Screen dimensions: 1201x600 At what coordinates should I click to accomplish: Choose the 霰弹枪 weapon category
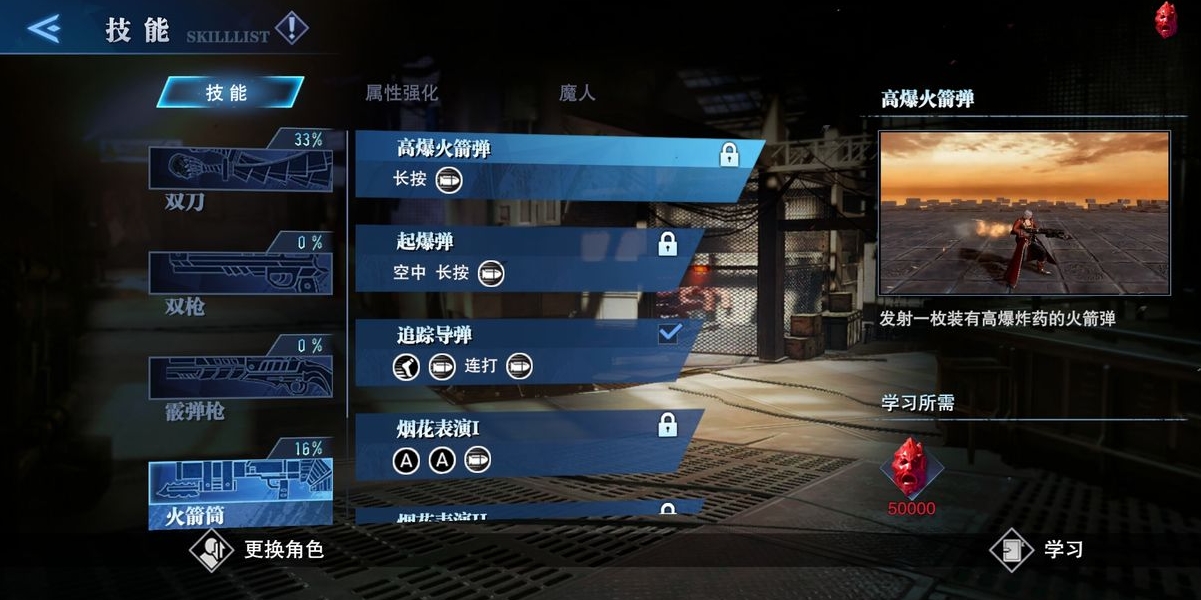(x=240, y=380)
